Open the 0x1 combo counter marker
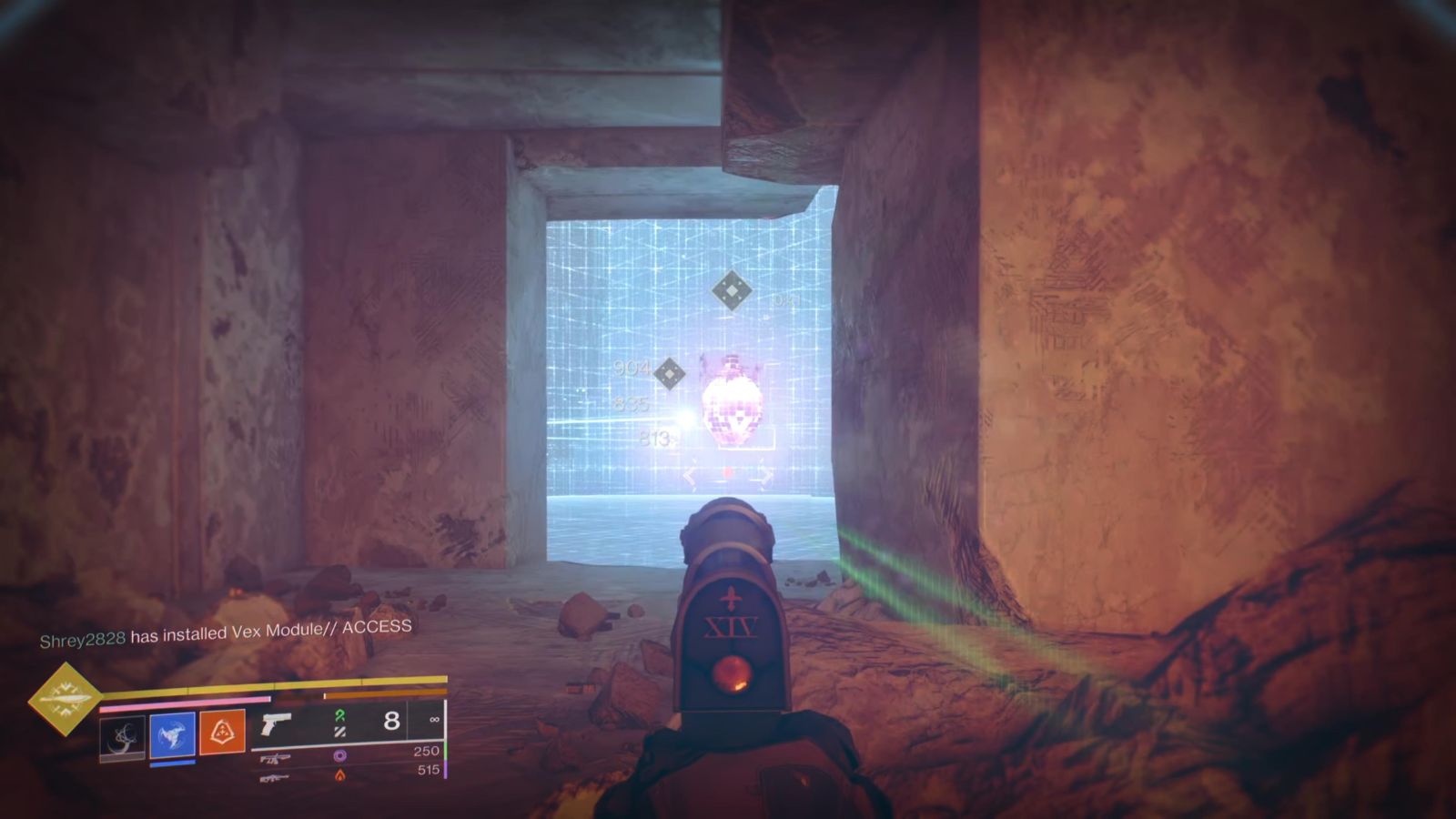 point(786,300)
